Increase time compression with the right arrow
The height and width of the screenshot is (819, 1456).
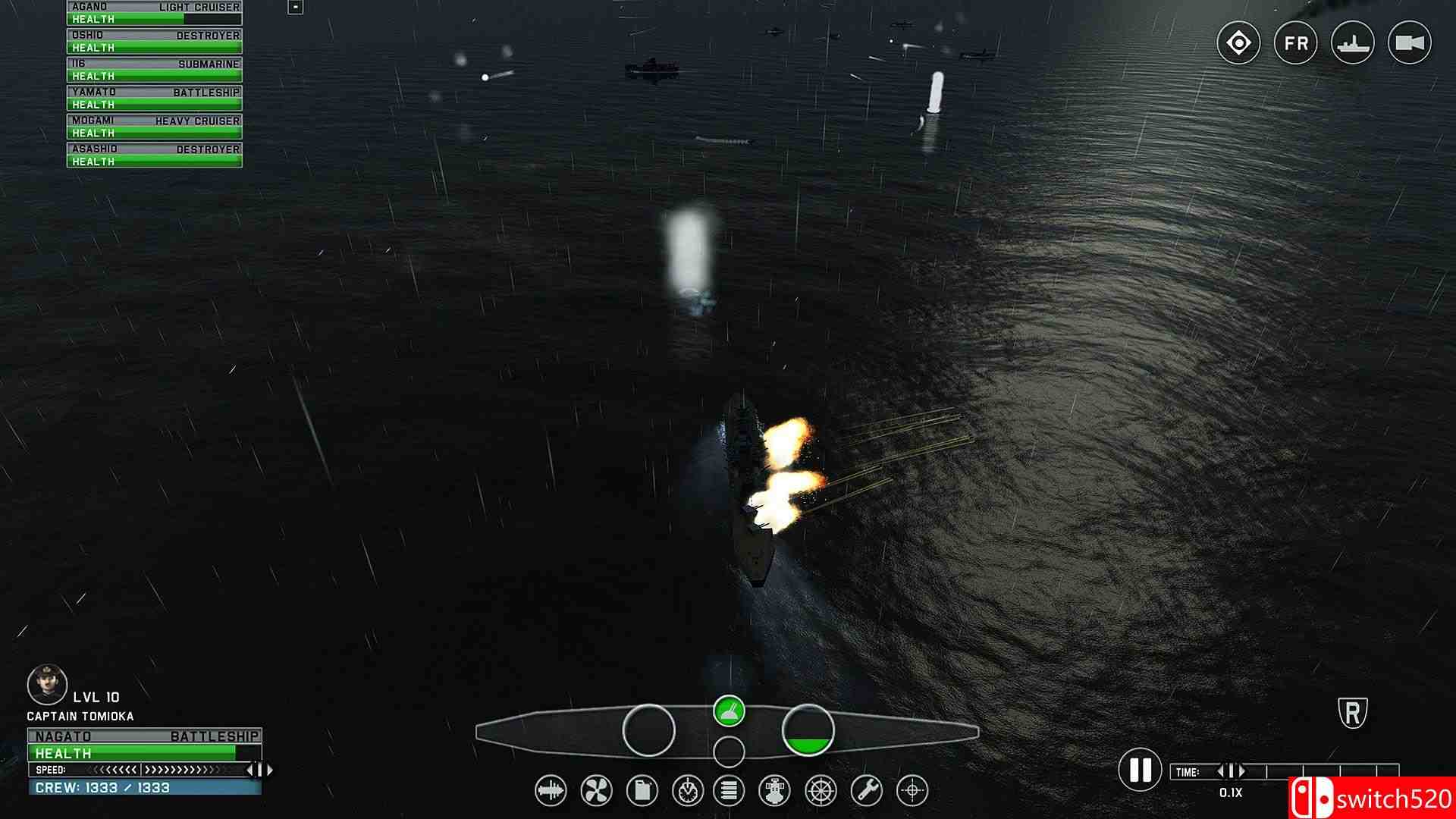coord(1241,770)
